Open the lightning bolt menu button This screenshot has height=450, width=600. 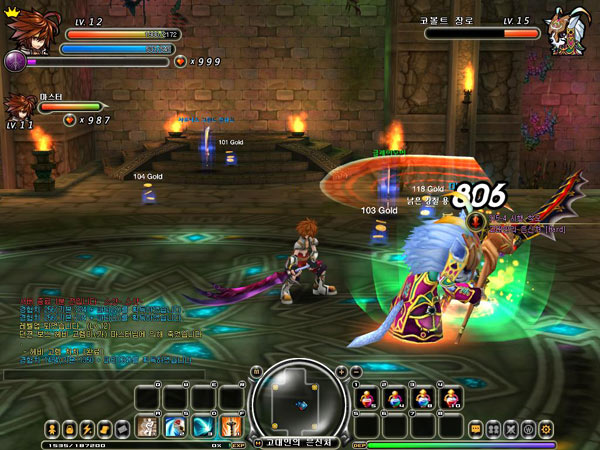(x=87, y=428)
